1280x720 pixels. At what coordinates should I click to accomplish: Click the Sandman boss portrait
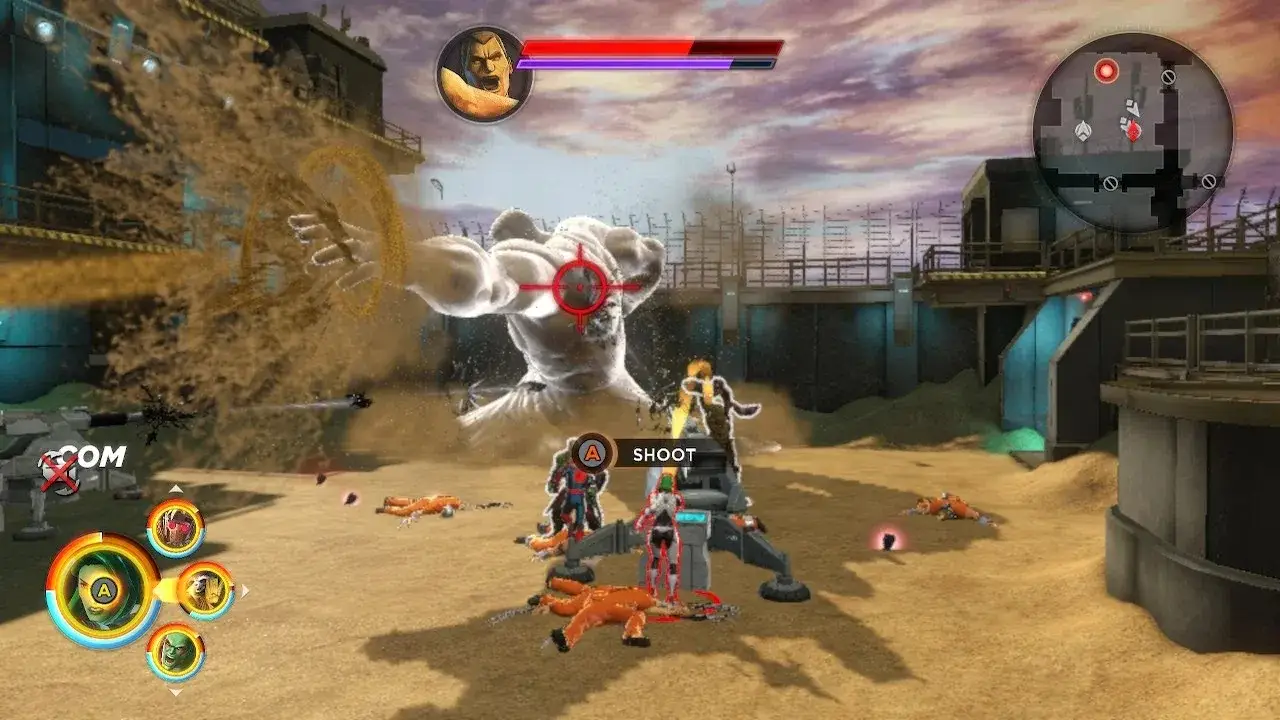pyautogui.click(x=484, y=74)
